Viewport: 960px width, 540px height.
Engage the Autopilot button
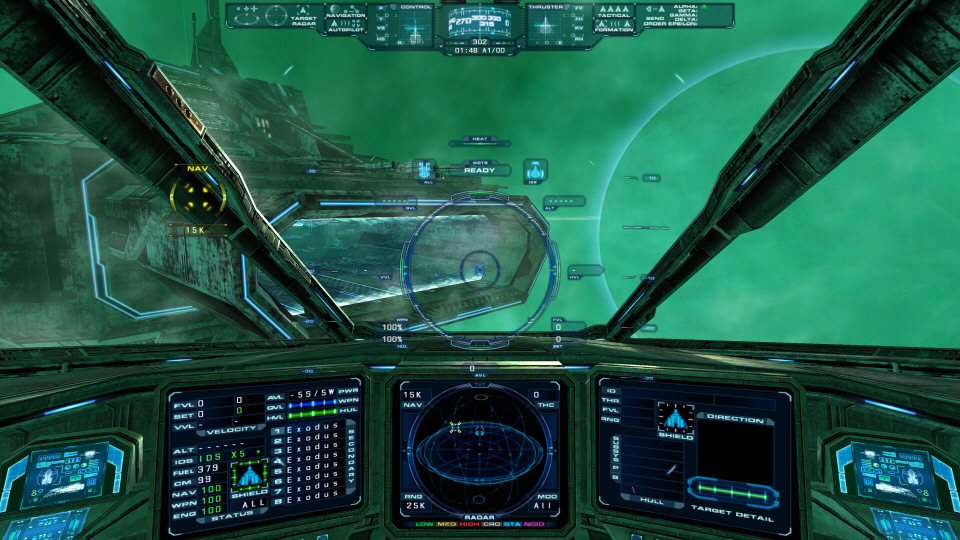pyautogui.click(x=346, y=30)
